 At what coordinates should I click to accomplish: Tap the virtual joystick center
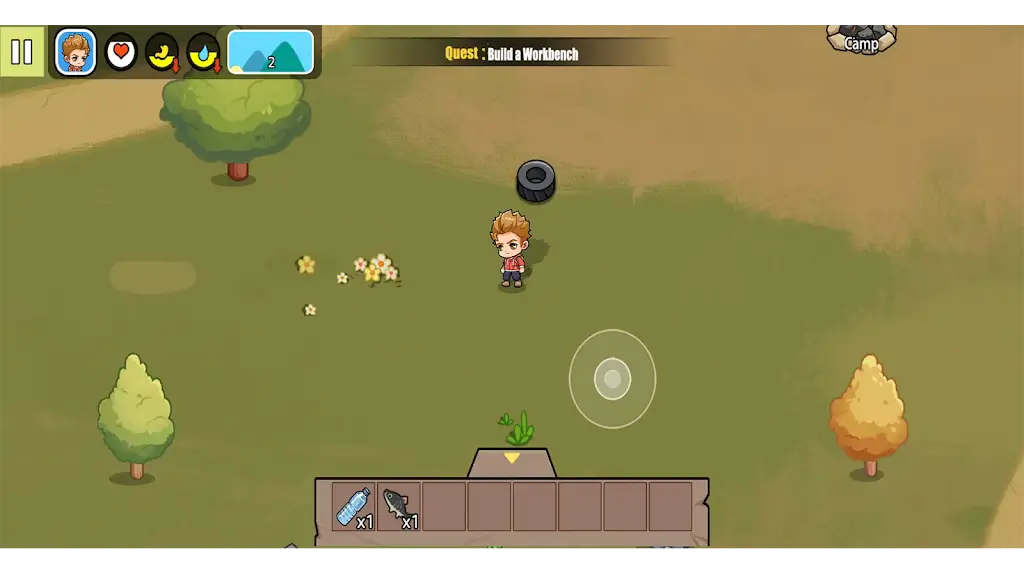tap(612, 379)
